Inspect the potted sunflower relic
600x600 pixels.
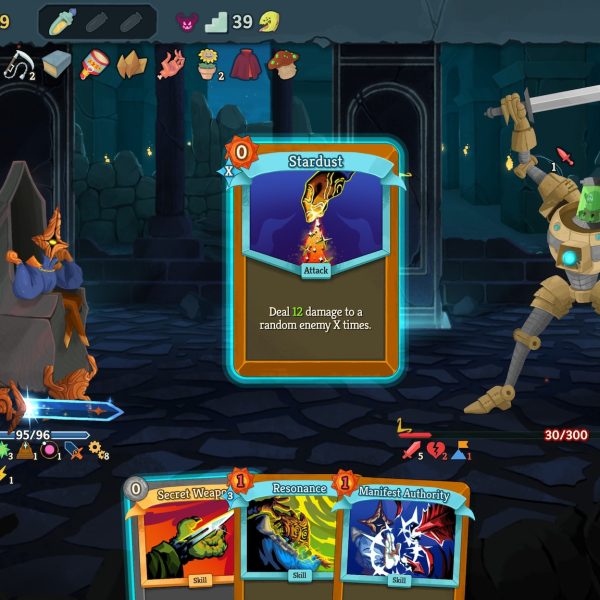pos(208,64)
